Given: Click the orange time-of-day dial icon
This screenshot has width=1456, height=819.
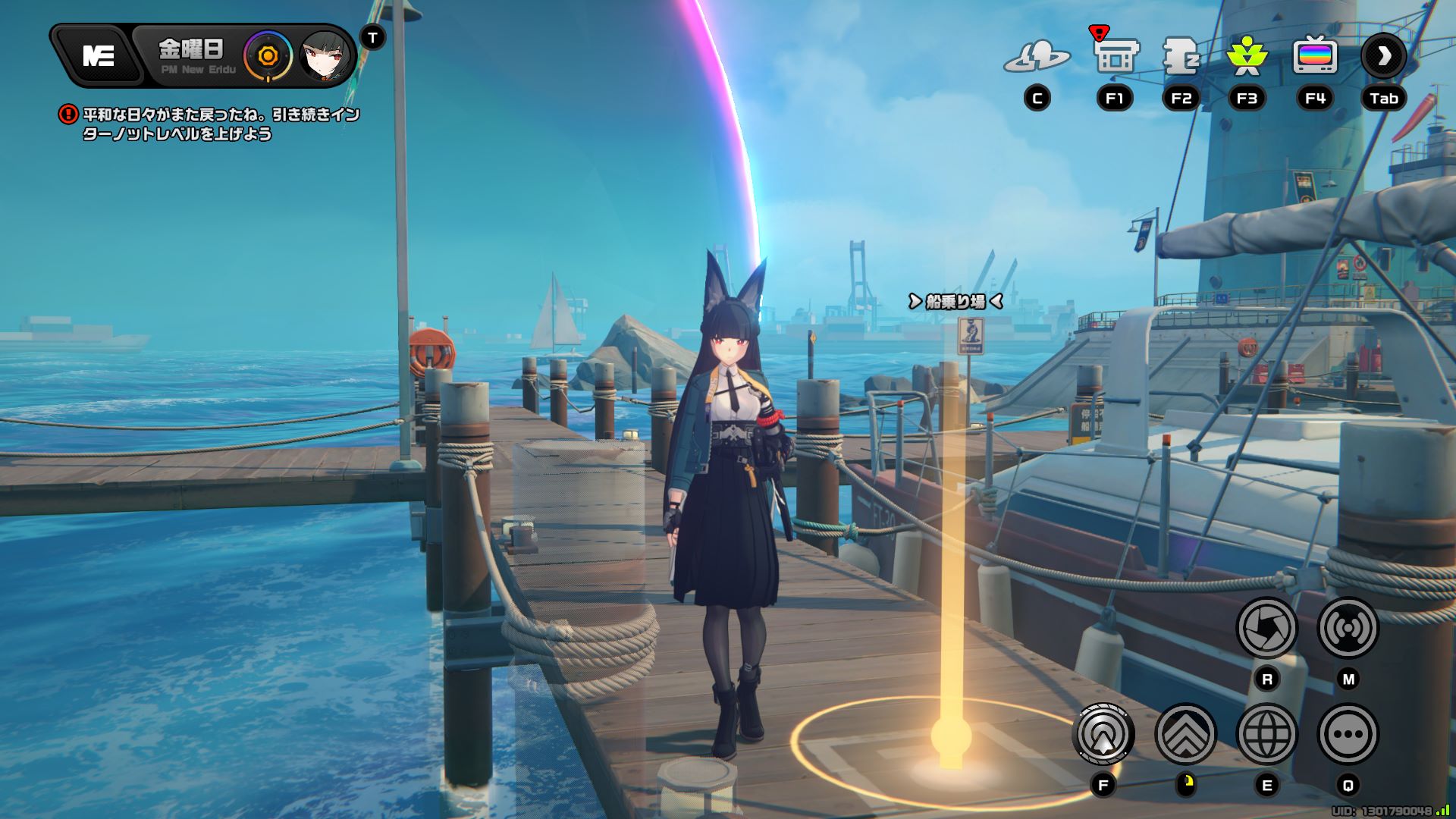Looking at the screenshot, I should pyautogui.click(x=267, y=56).
